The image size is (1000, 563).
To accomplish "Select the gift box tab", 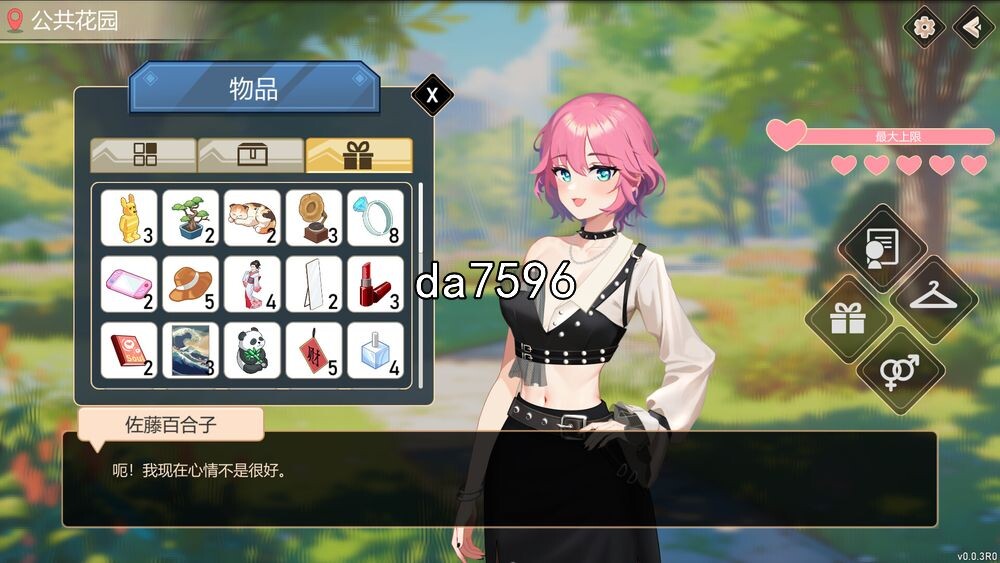I will click(x=358, y=154).
